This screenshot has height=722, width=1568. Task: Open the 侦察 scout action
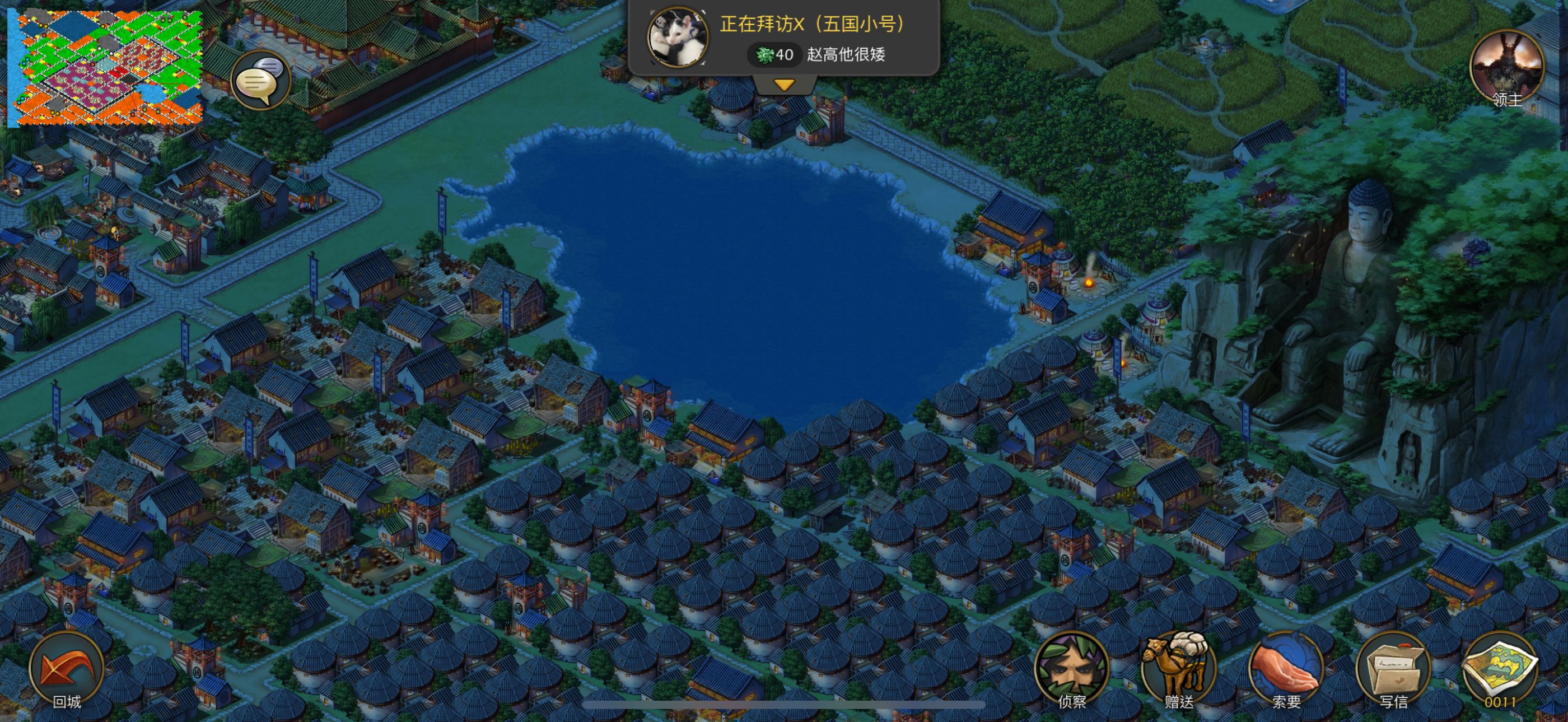coord(1071,669)
